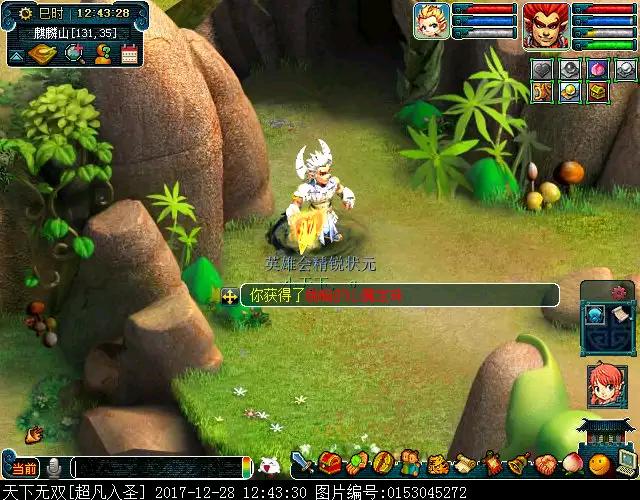This screenshot has height=500, width=640.
Task: Click the move-arrows icon on message bar
Action: coord(229,296)
